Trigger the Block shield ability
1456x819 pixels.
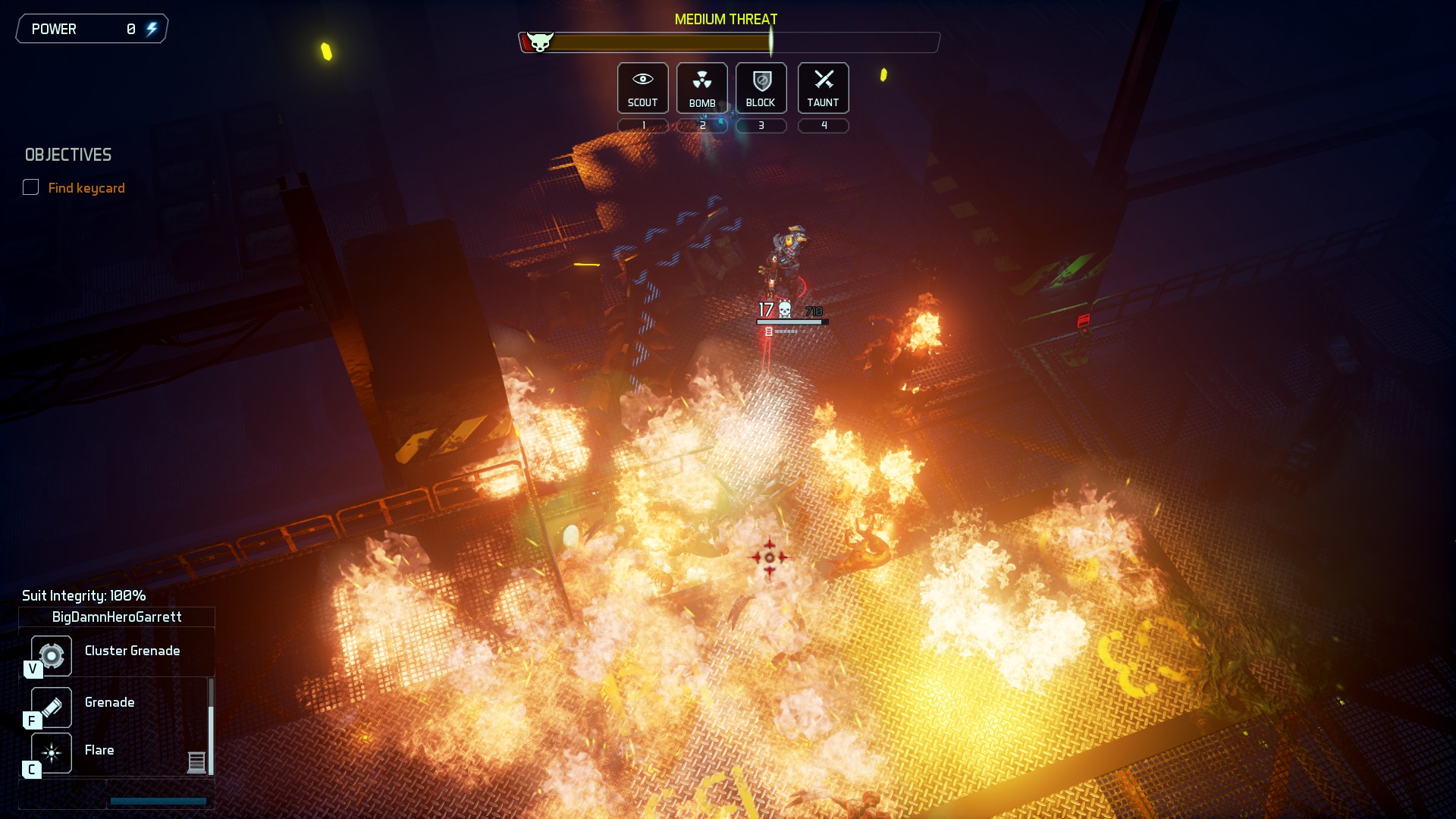(x=761, y=88)
